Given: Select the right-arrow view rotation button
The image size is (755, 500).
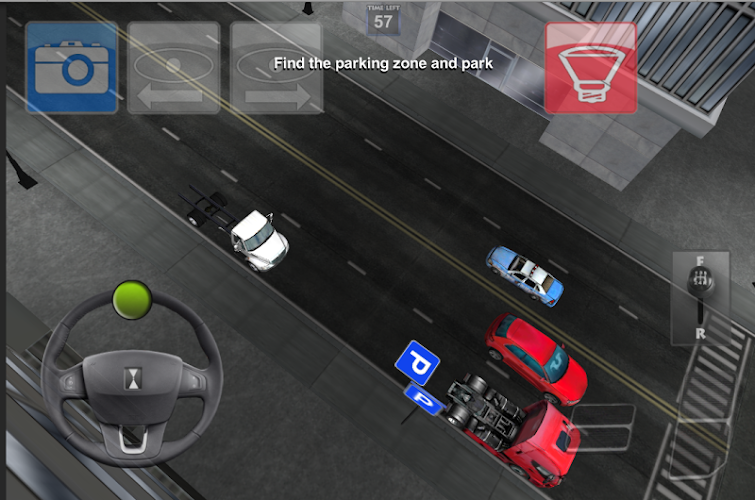Looking at the screenshot, I should tap(277, 67).
